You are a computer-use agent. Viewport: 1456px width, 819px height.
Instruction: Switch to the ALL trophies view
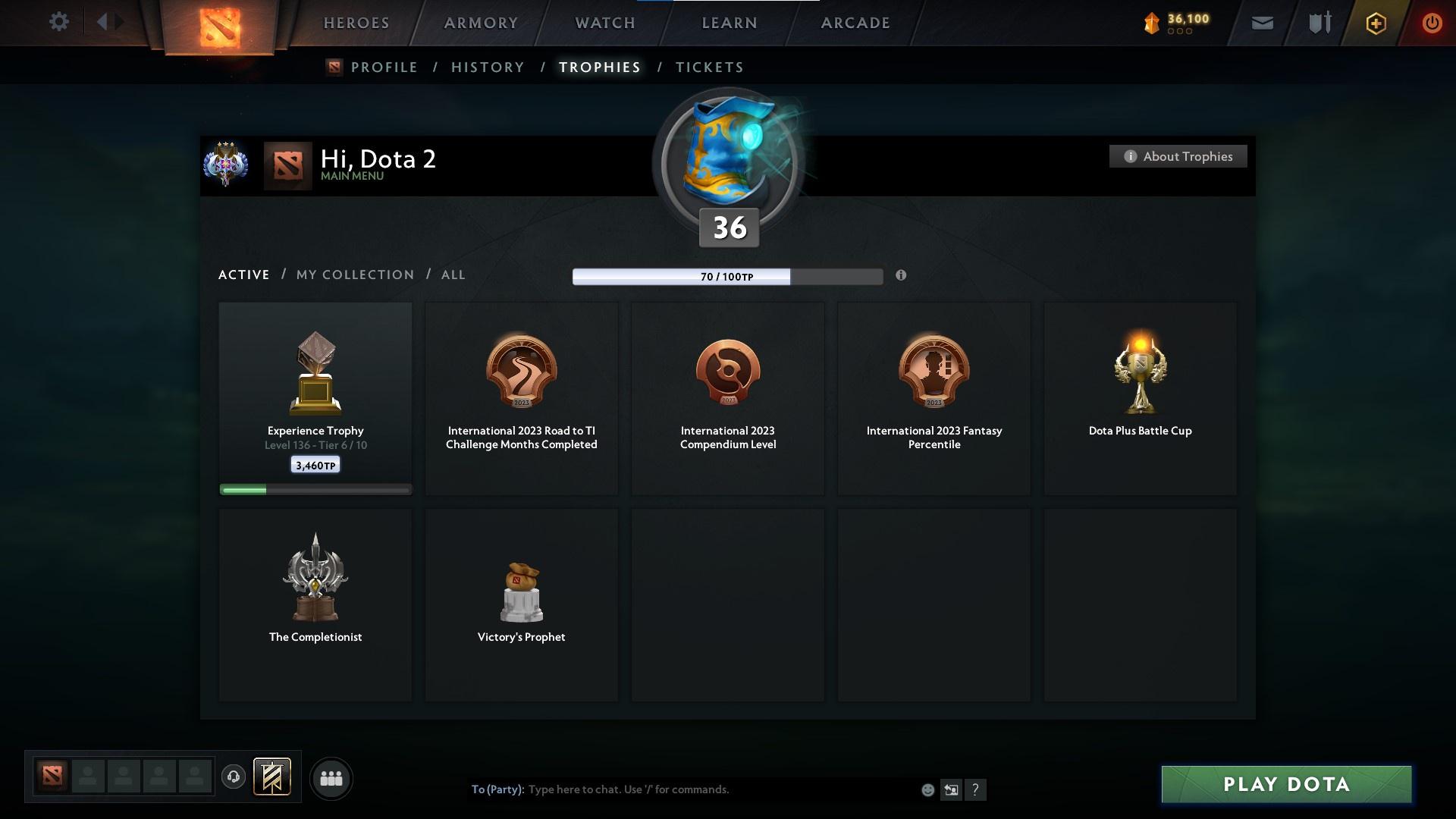pos(453,275)
